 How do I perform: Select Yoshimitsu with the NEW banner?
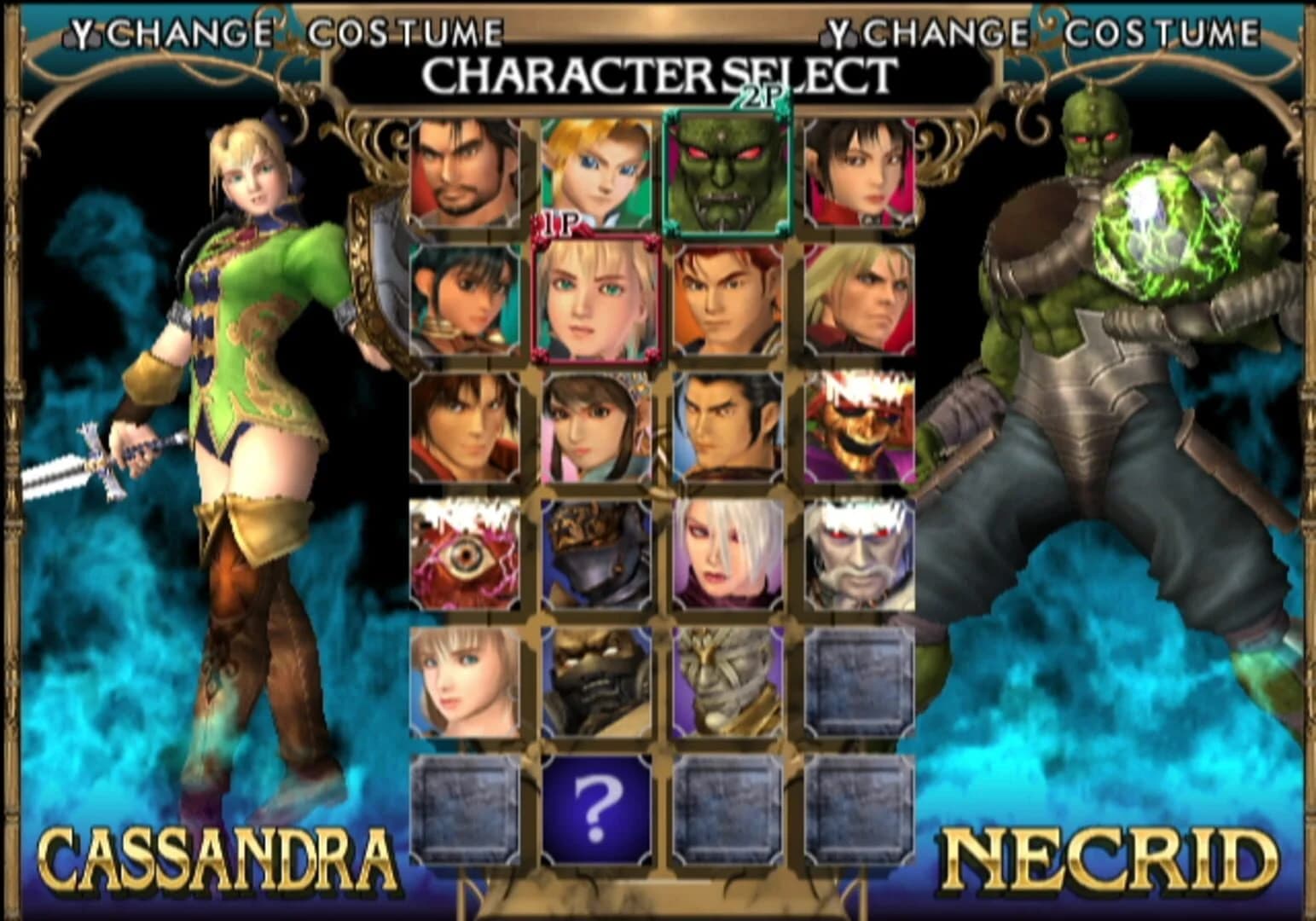pyautogui.click(x=861, y=431)
